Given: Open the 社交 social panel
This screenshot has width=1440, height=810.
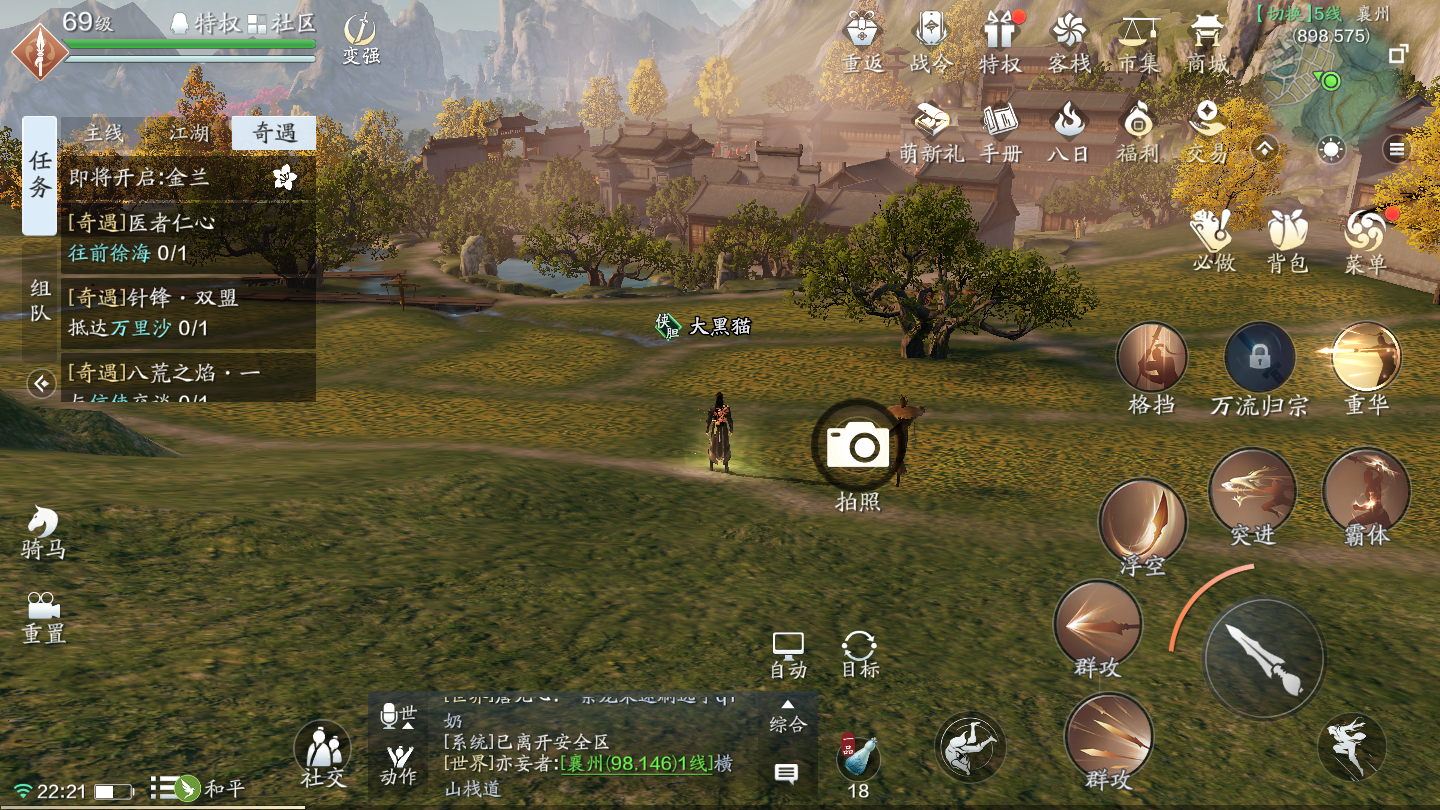Looking at the screenshot, I should click(x=322, y=754).
